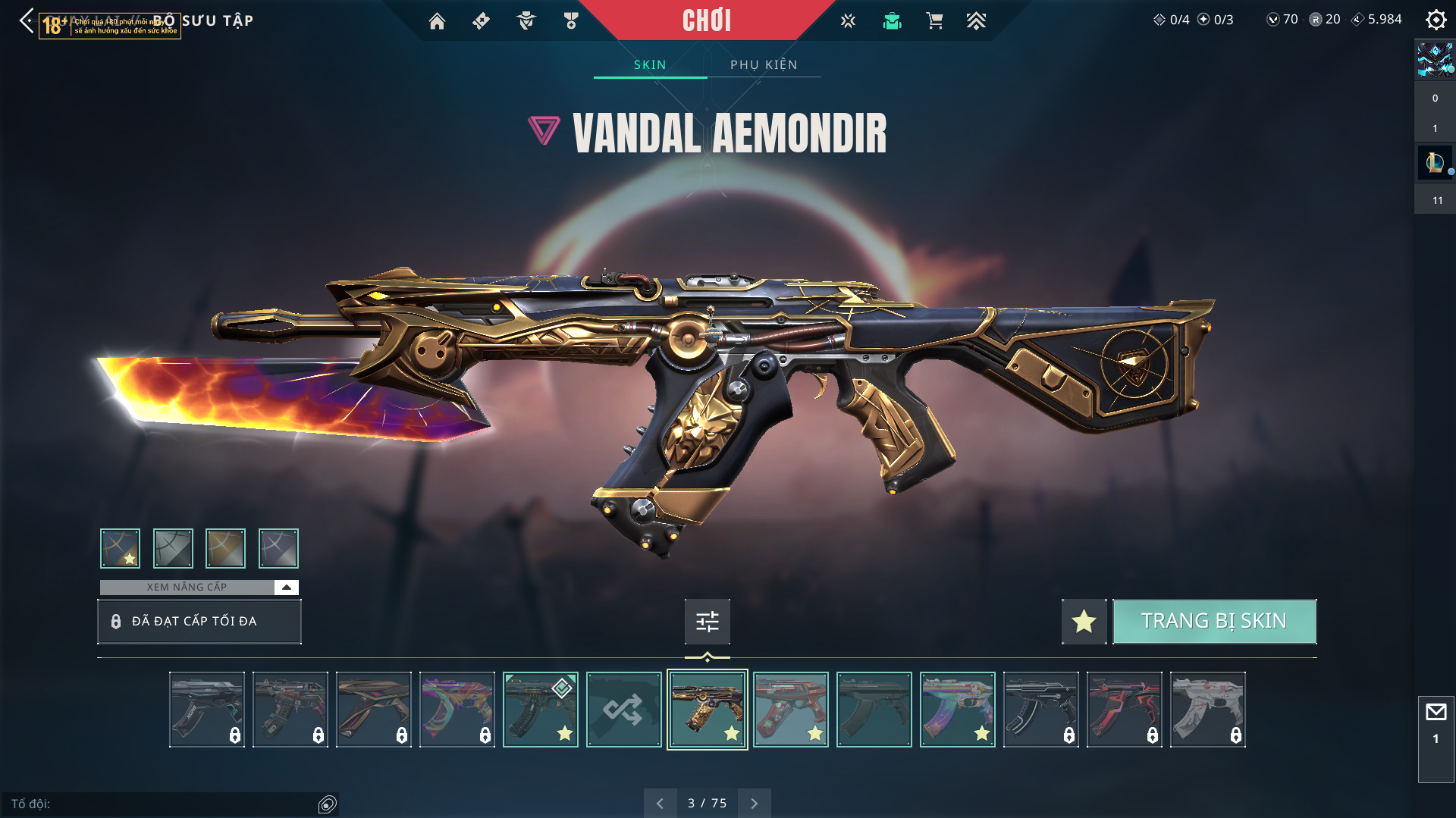Choose the white and red Vandal skin
The width and height of the screenshot is (1456, 818).
1207,710
